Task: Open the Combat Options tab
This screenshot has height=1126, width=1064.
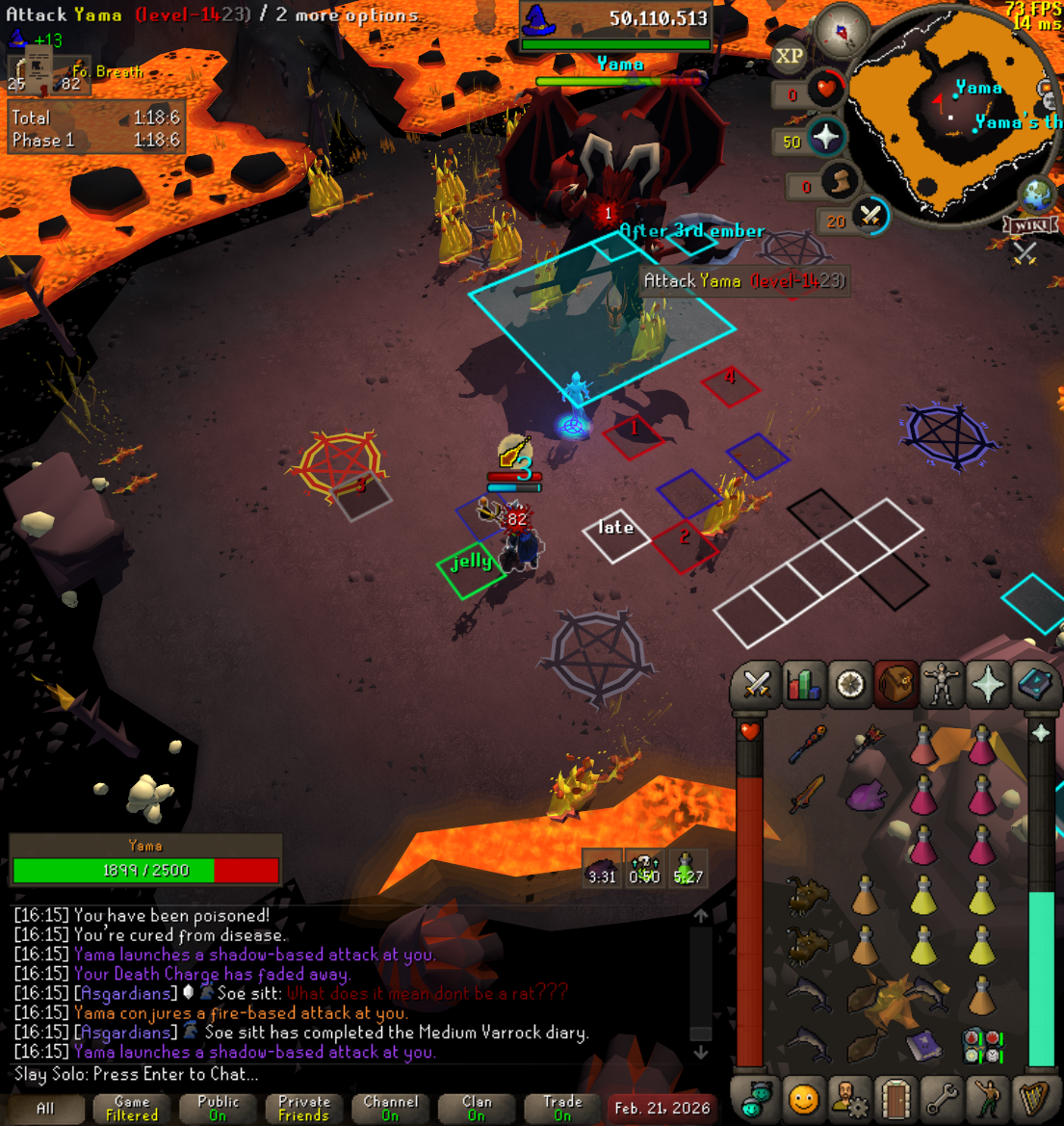Action: (757, 686)
